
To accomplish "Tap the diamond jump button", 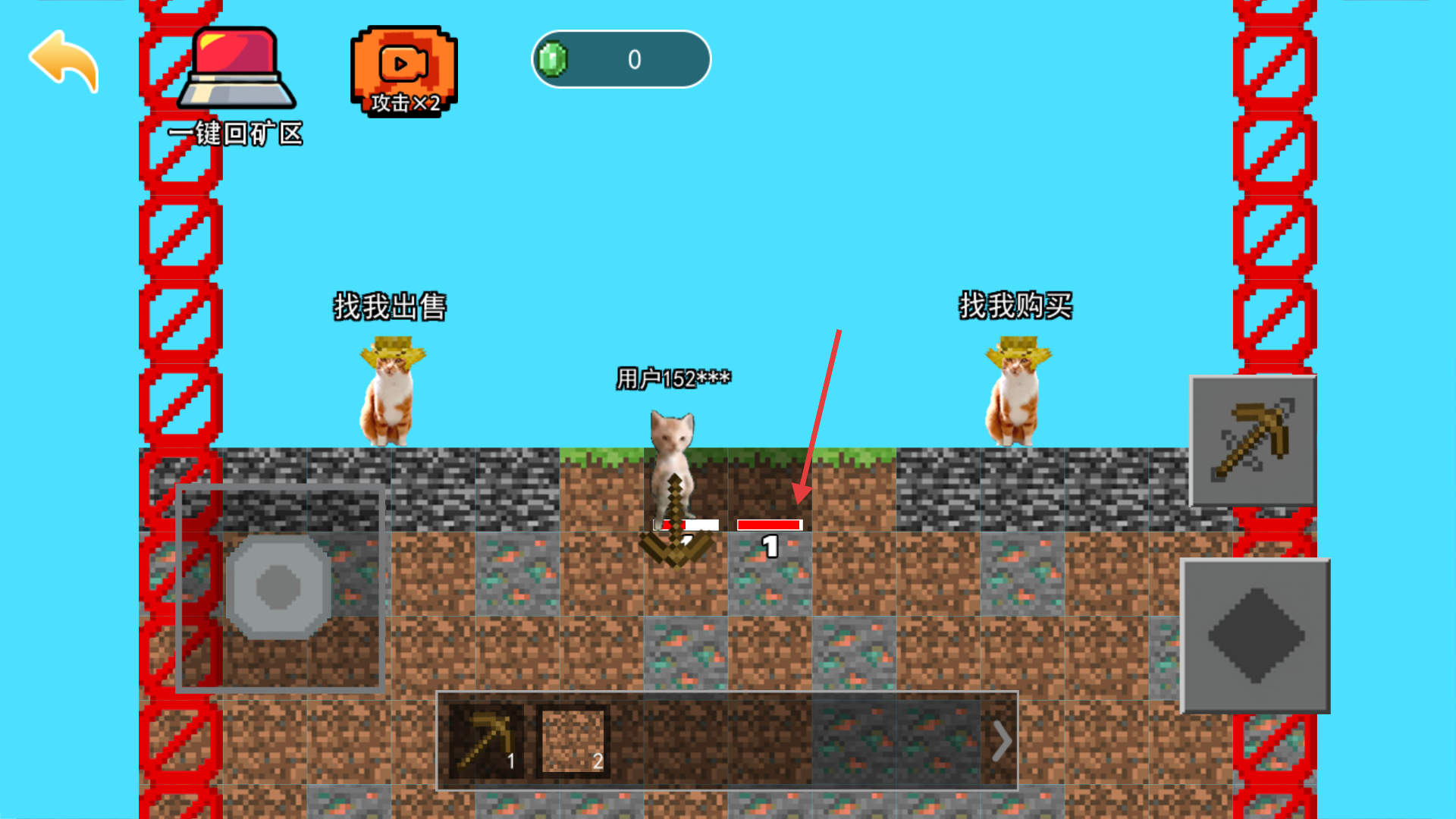I will [1256, 635].
